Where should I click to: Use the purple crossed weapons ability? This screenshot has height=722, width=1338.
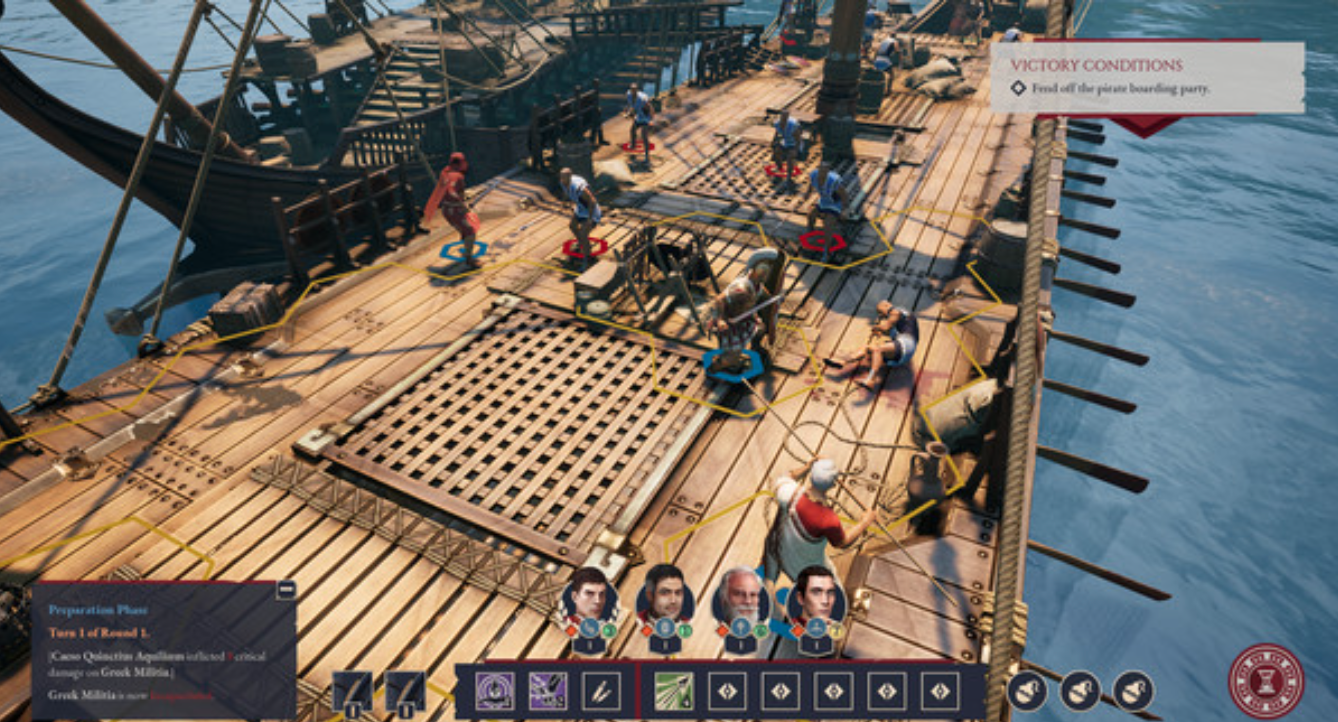click(547, 691)
